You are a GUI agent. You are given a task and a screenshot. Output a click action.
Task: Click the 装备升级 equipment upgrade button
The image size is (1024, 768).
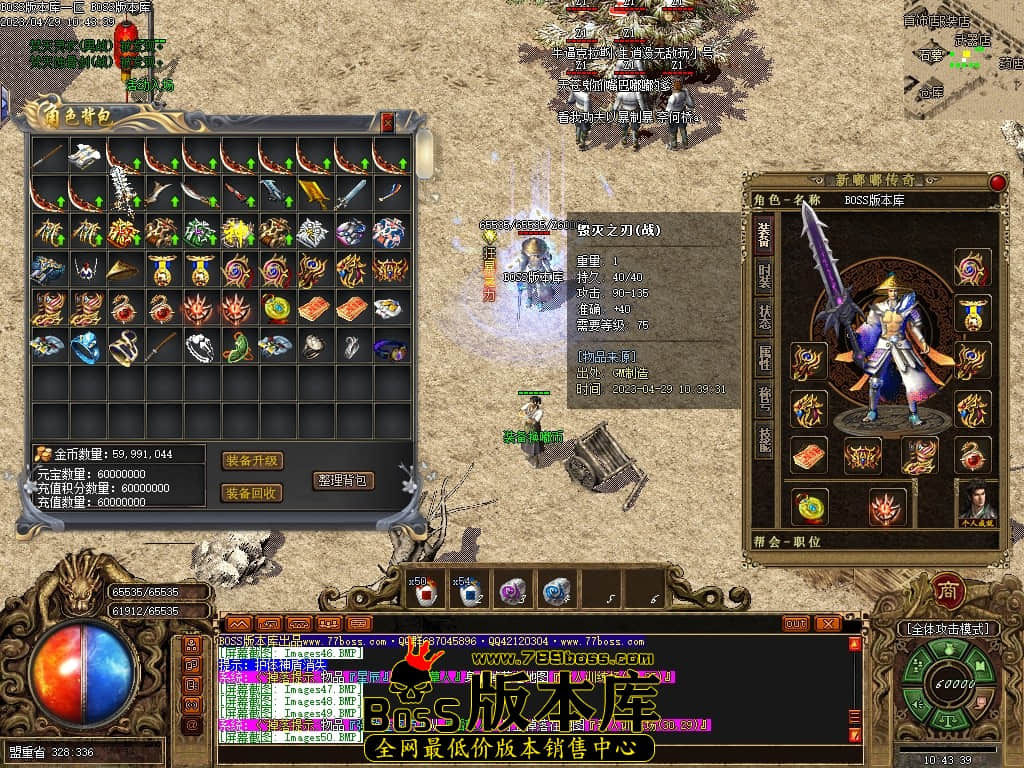[252, 461]
